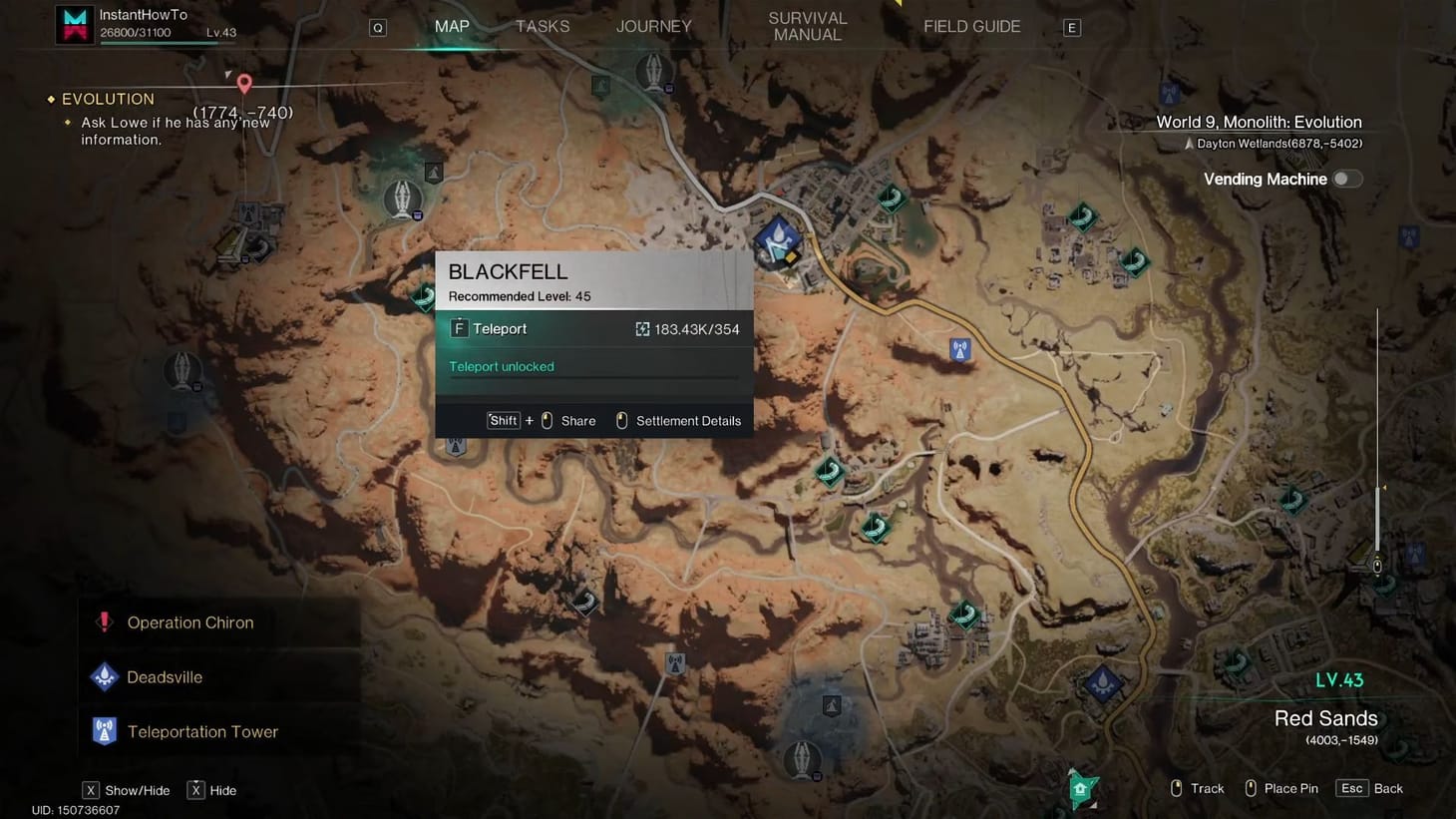Click the Teleportation Tower icon in the legend
The image size is (1456, 819).
tap(104, 731)
